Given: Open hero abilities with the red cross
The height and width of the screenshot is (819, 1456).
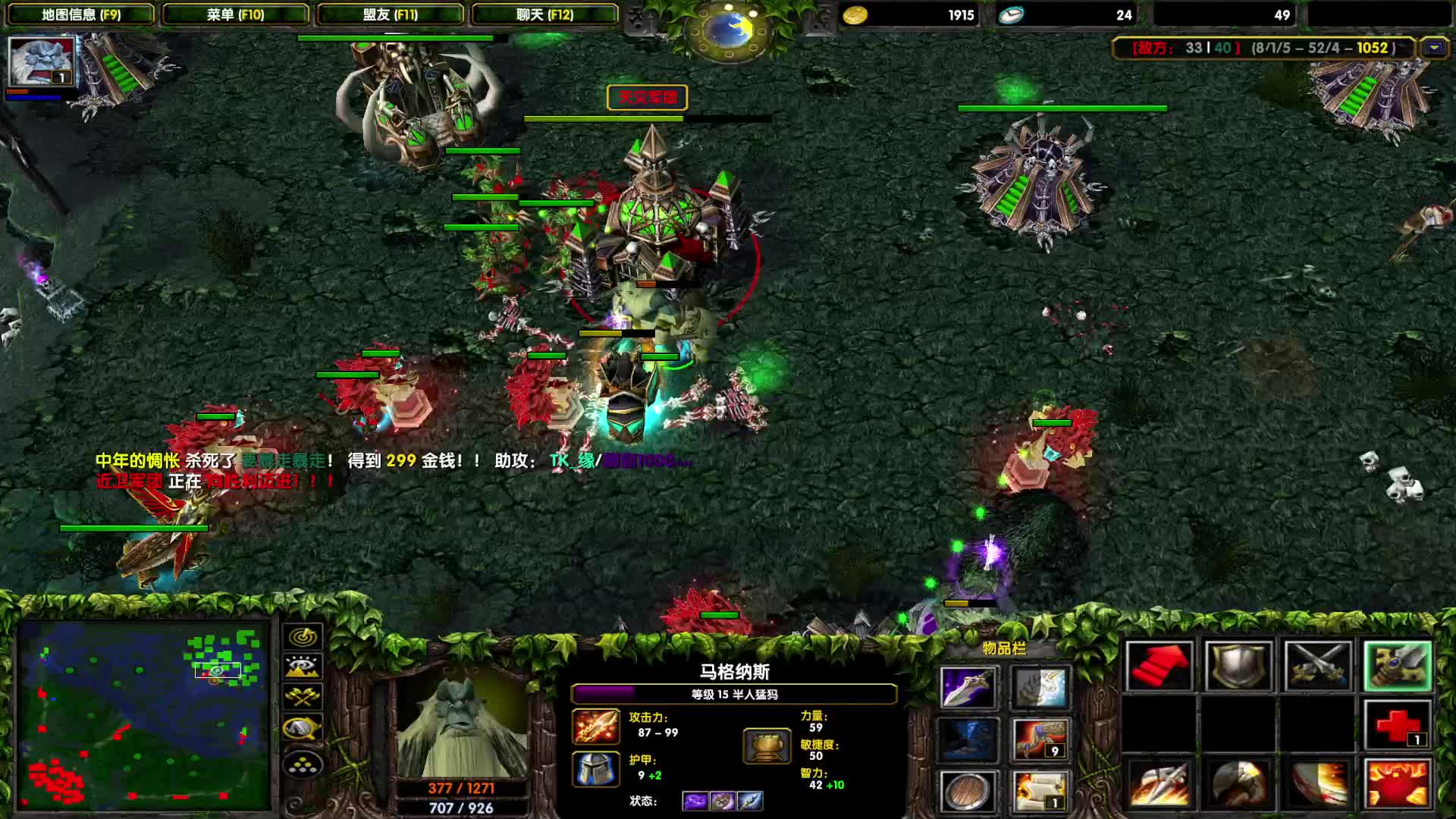Looking at the screenshot, I should [x=1398, y=726].
